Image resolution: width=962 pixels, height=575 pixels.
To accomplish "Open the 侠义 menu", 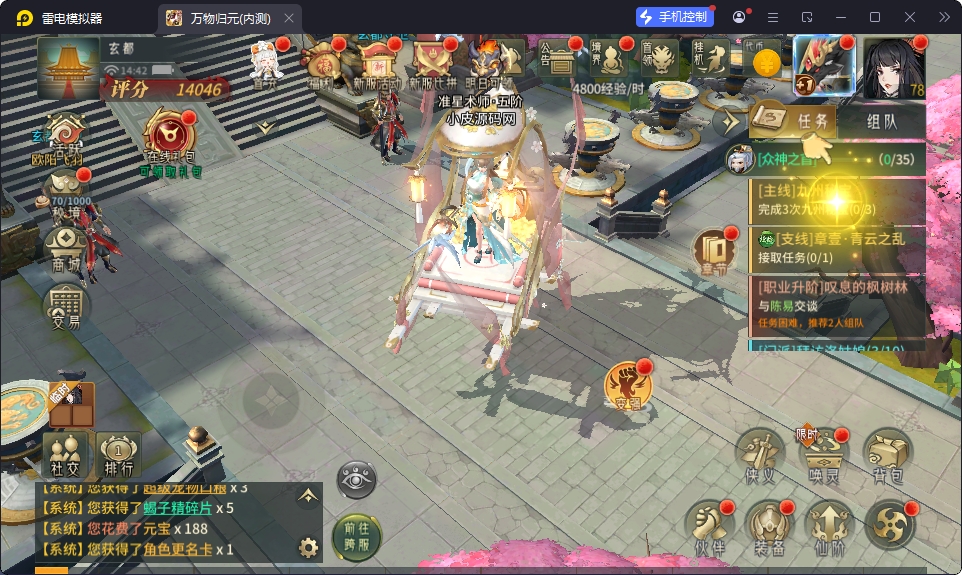I will pyautogui.click(x=760, y=454).
